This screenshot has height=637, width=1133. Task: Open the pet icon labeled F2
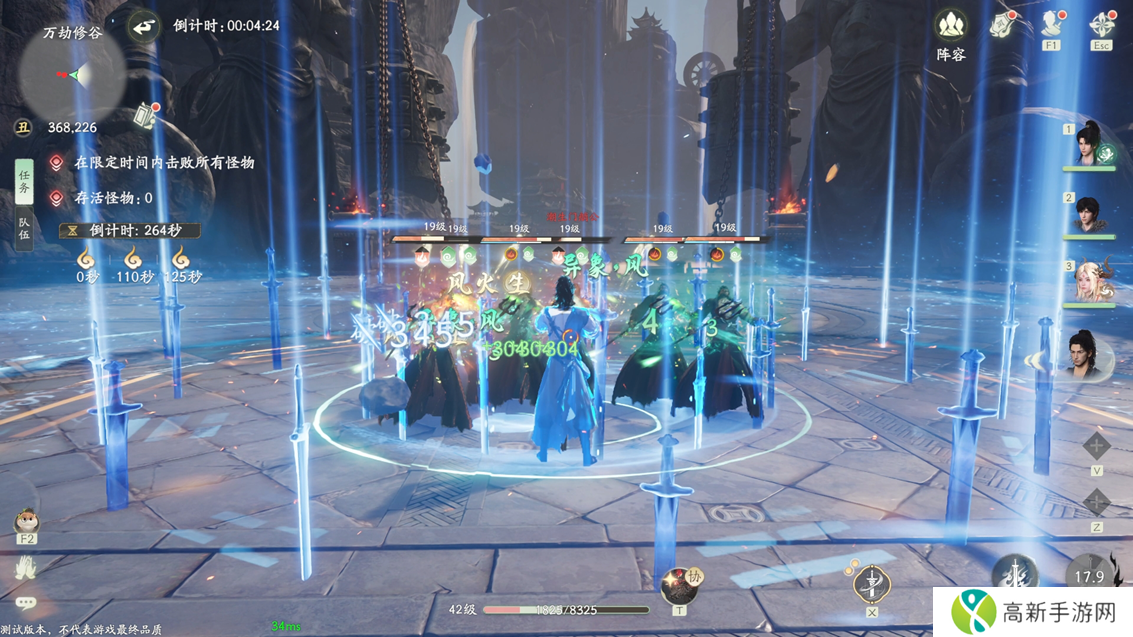click(x=26, y=521)
